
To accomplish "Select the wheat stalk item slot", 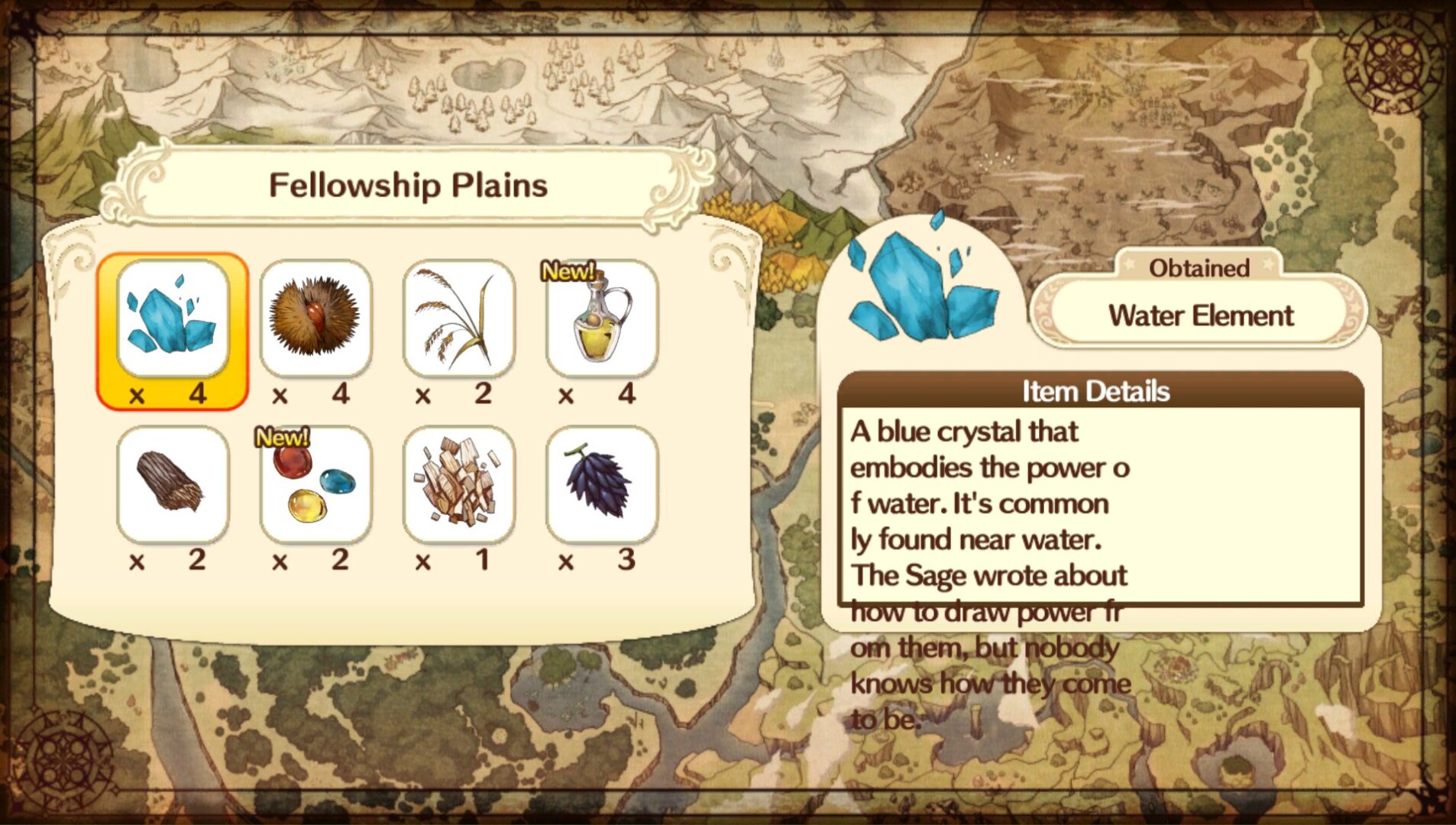I will (x=458, y=319).
